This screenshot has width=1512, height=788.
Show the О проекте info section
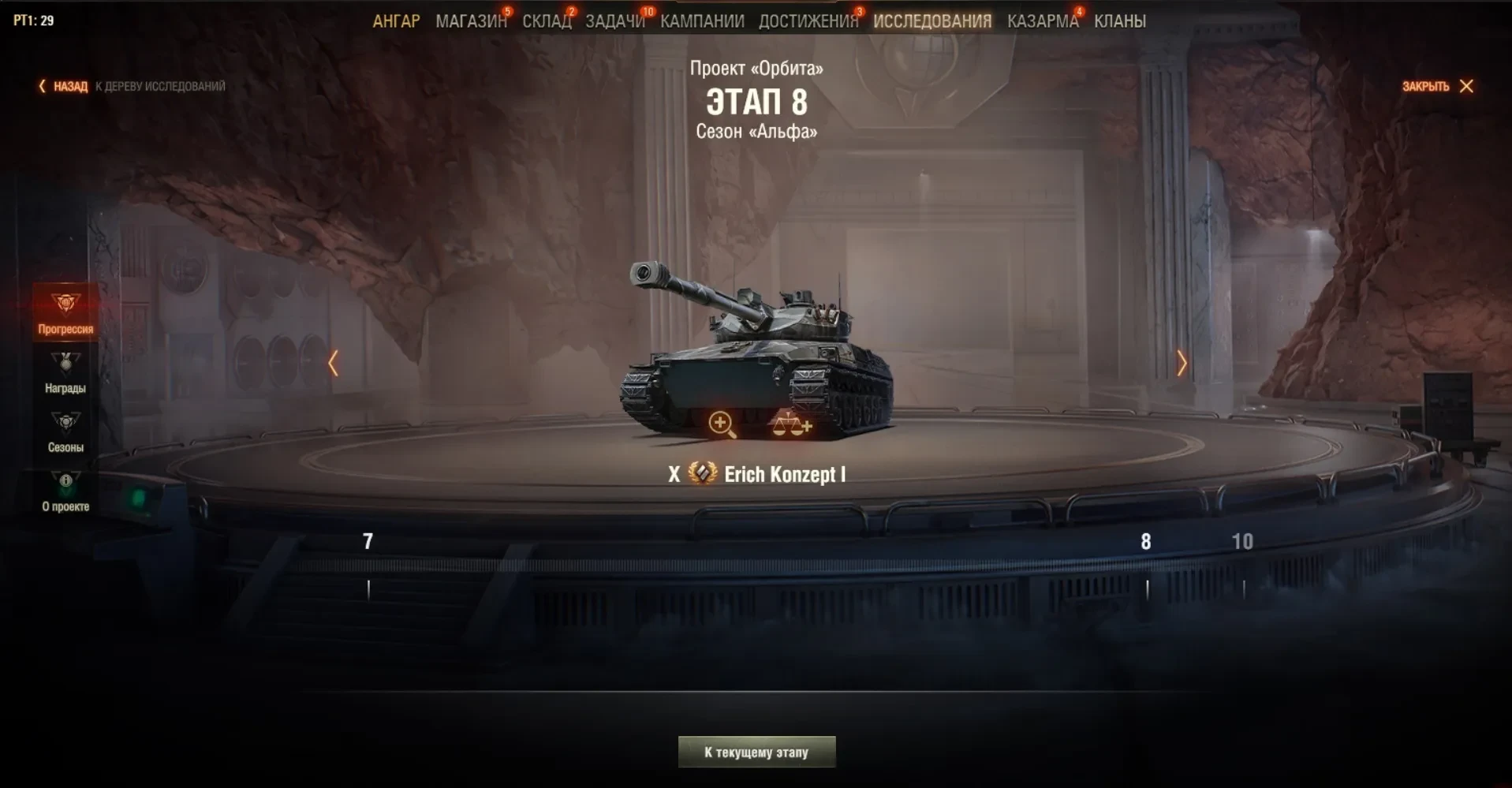pos(65,491)
